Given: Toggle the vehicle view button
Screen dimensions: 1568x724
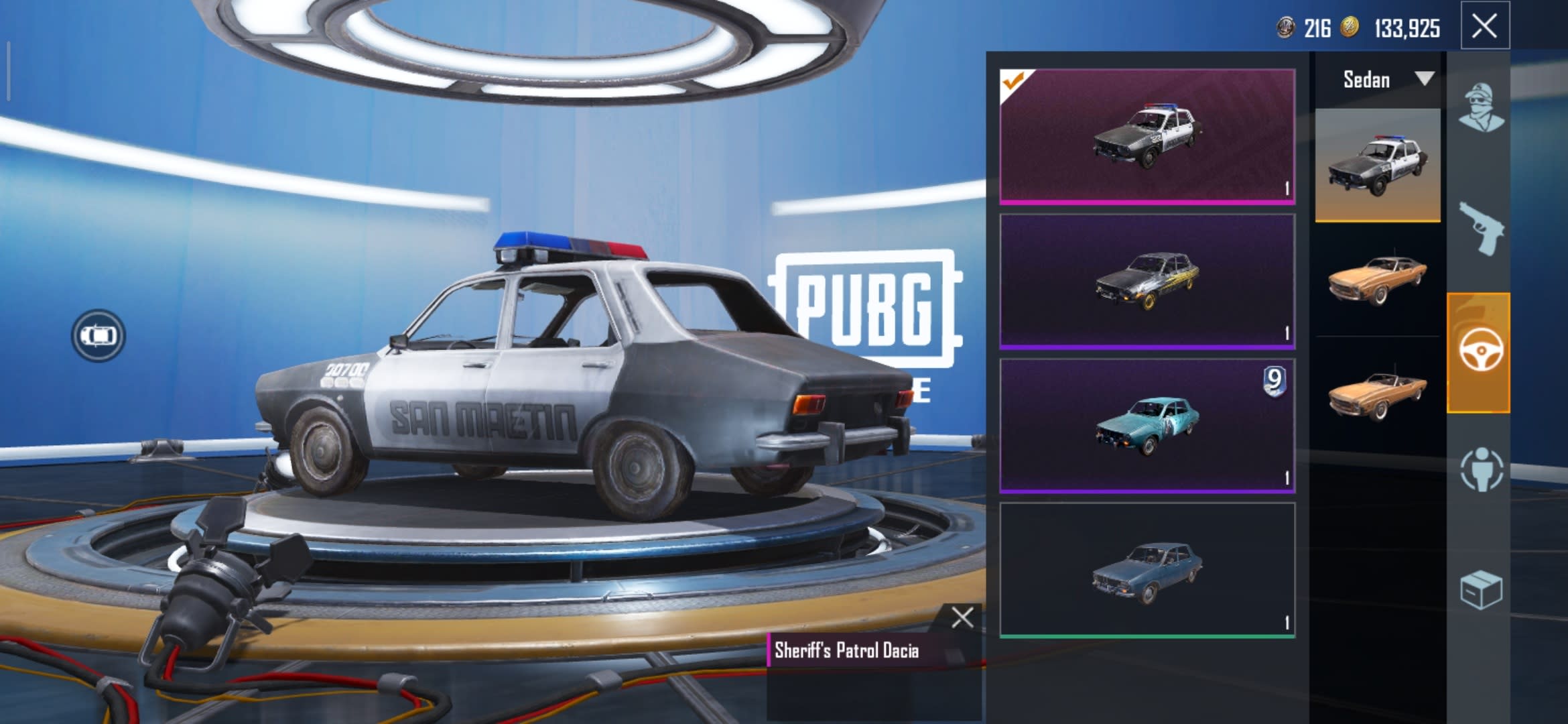Looking at the screenshot, I should tap(99, 335).
